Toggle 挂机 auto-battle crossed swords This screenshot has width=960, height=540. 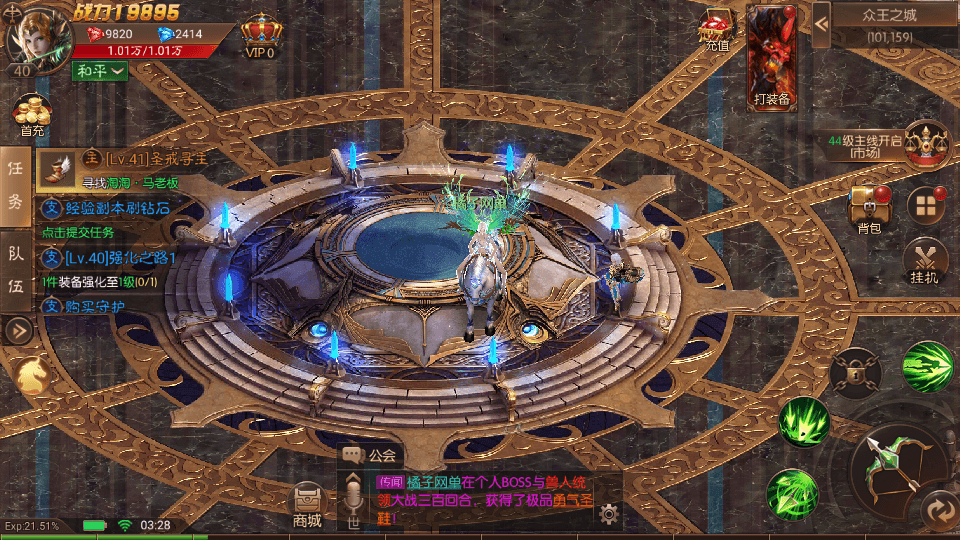coord(925,262)
